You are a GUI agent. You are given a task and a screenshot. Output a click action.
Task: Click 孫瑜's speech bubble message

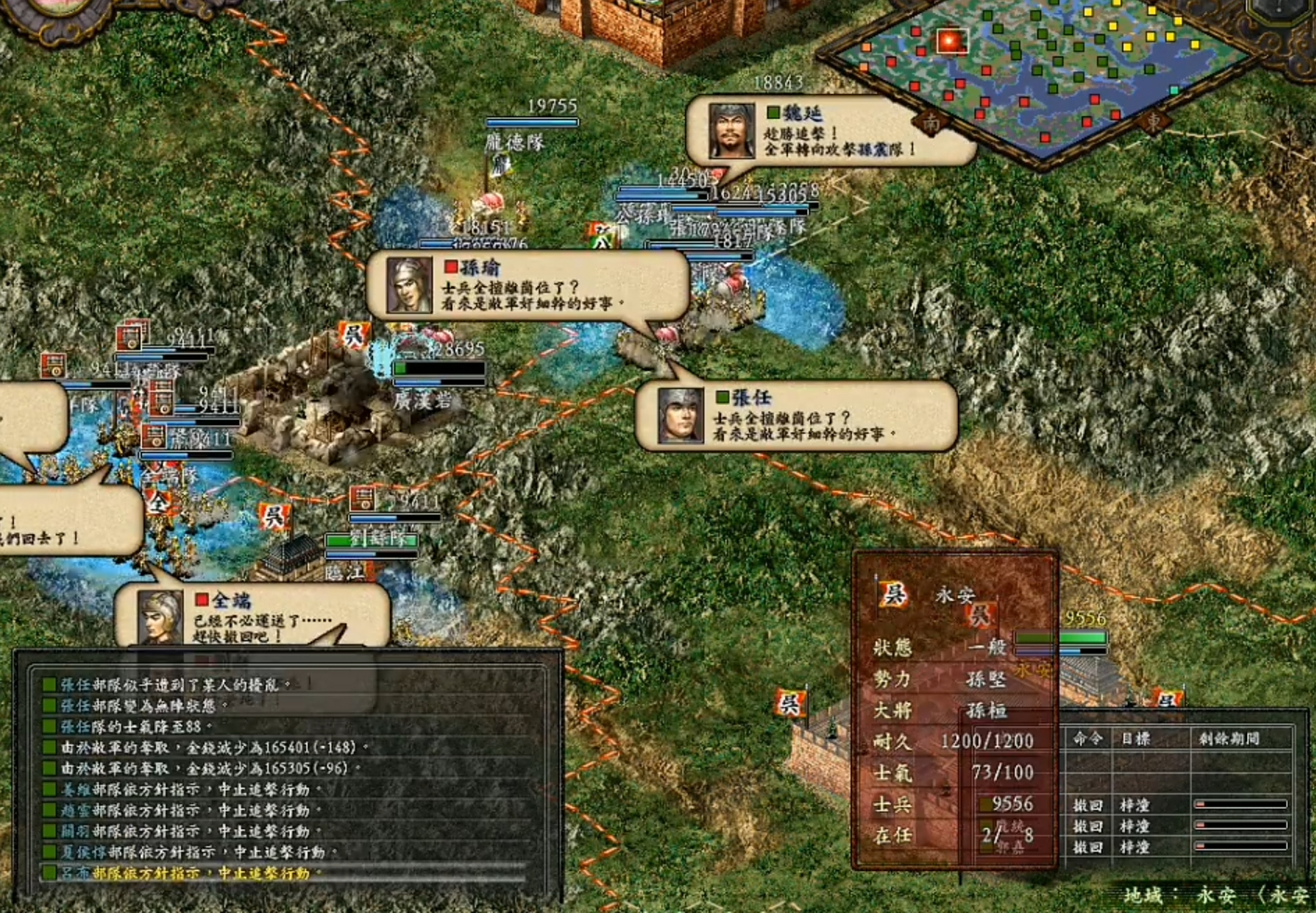[x=528, y=285]
